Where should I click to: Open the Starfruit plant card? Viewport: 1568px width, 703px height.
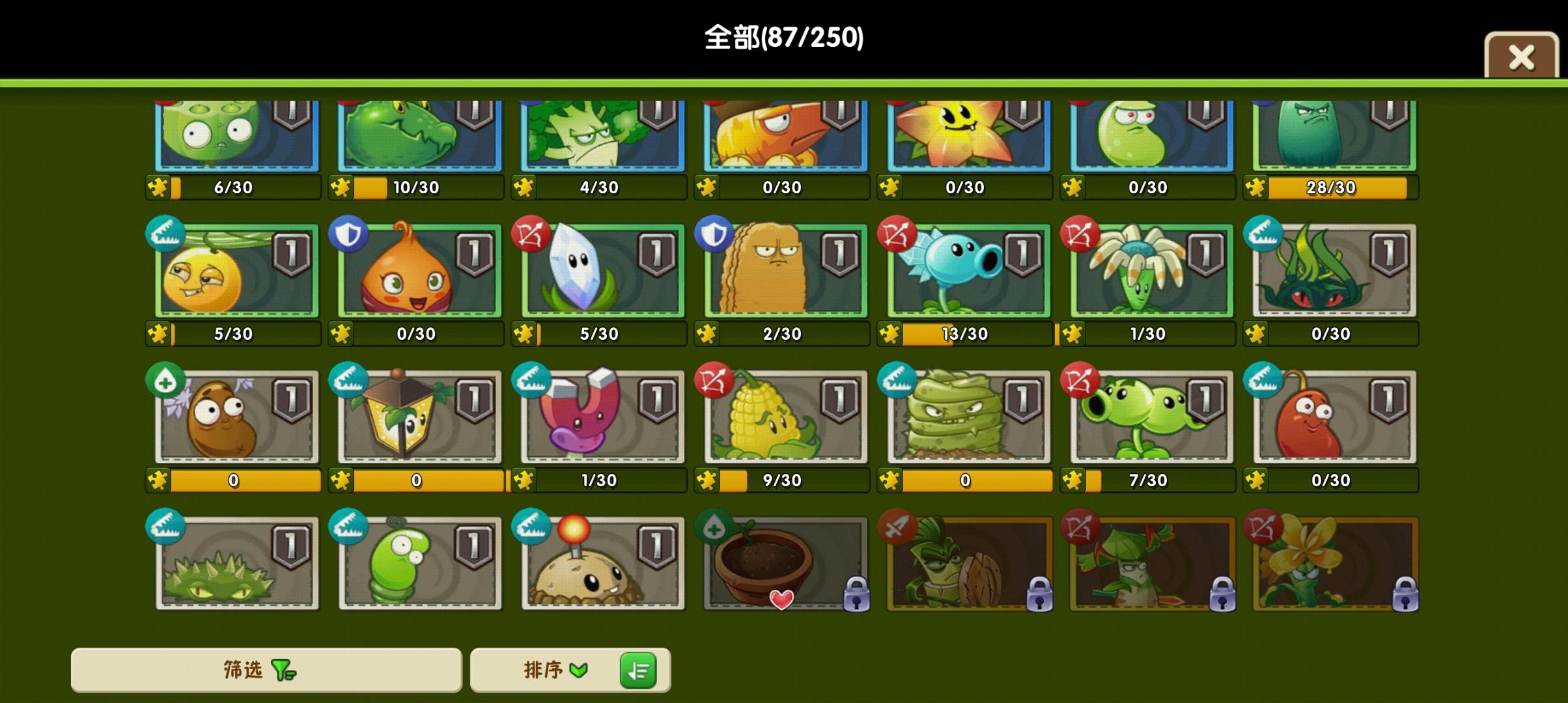tap(965, 137)
